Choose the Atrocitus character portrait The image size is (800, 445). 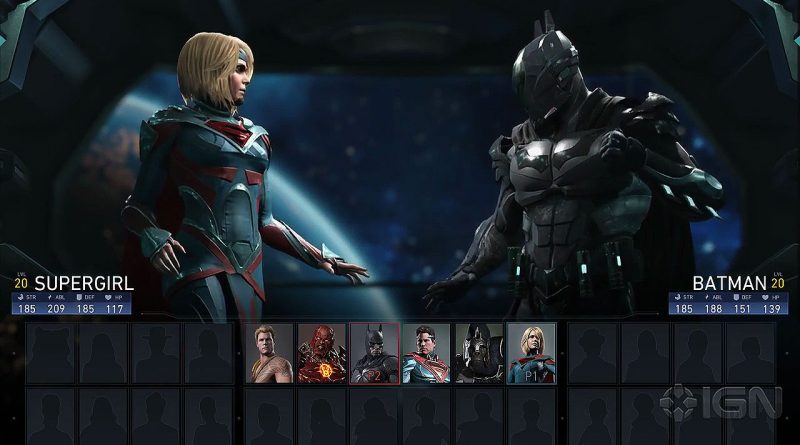click(x=322, y=353)
